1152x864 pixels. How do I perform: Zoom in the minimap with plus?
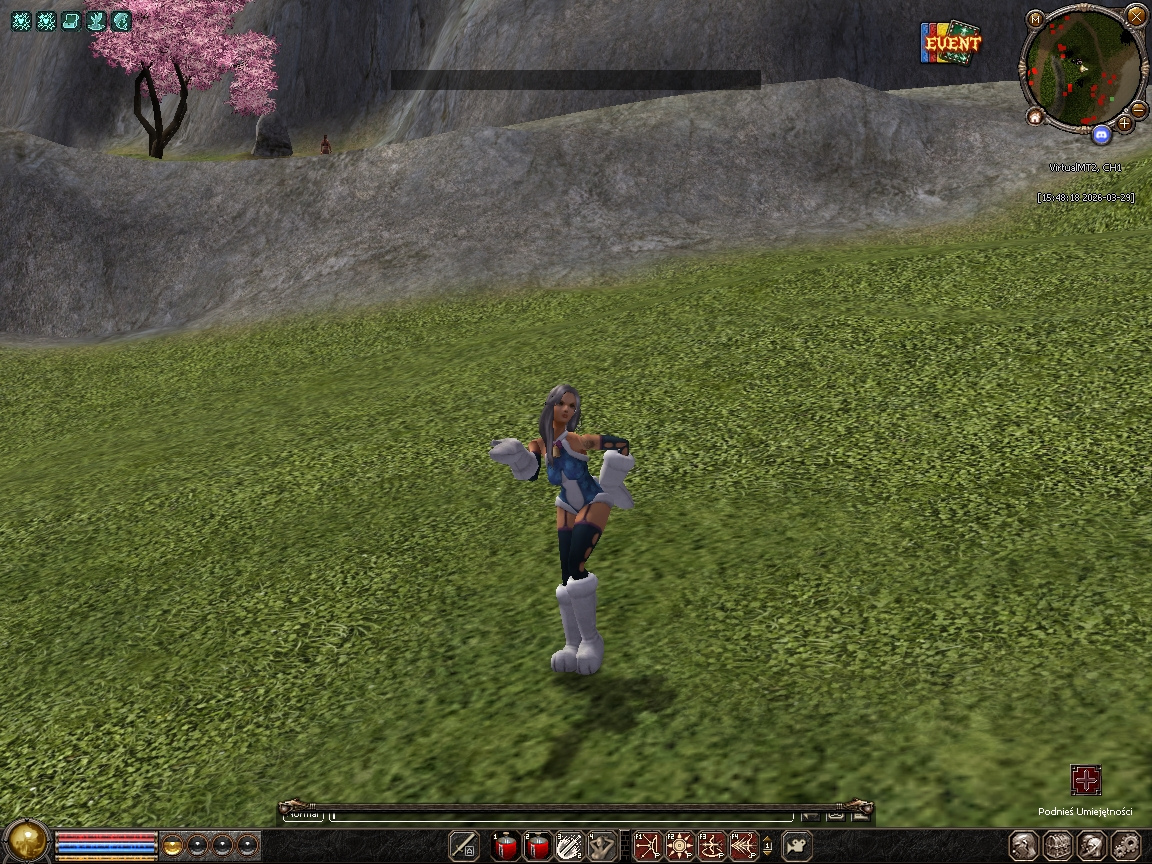tap(1125, 123)
